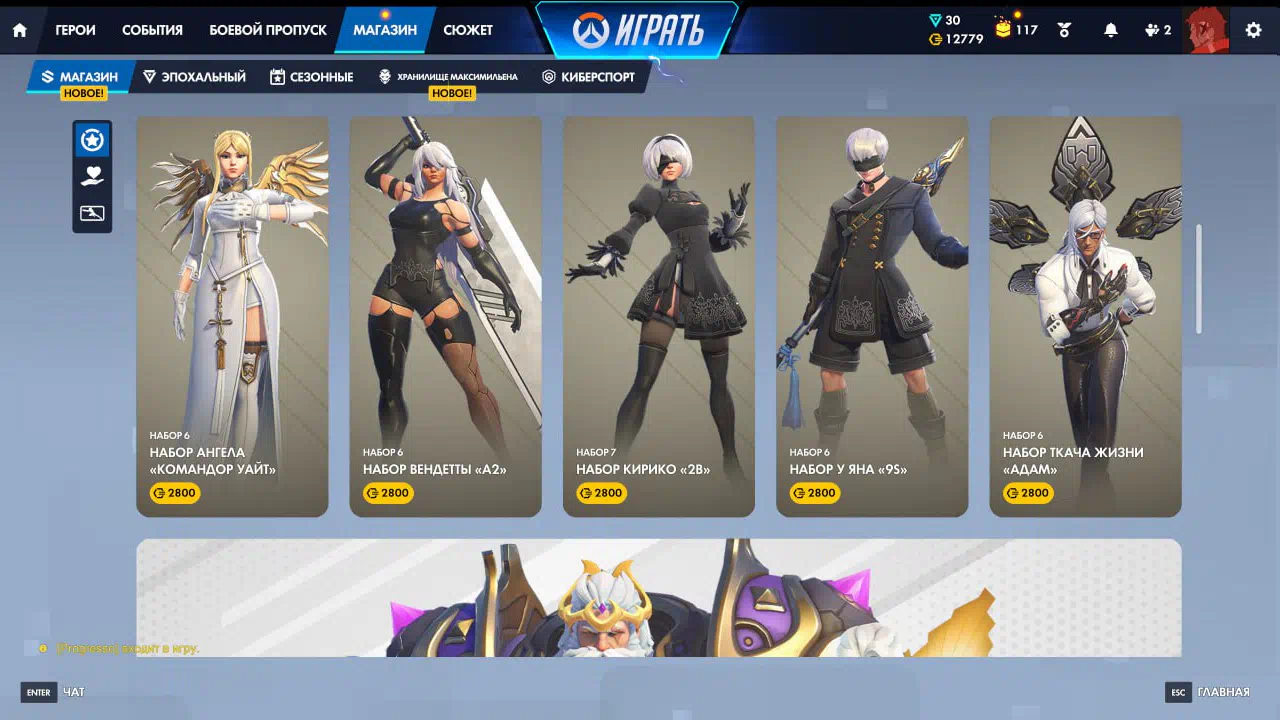1280x720 pixels.
Task: Select the Набор Ангела «Командор Уайт» bundle
Action: coord(232,316)
